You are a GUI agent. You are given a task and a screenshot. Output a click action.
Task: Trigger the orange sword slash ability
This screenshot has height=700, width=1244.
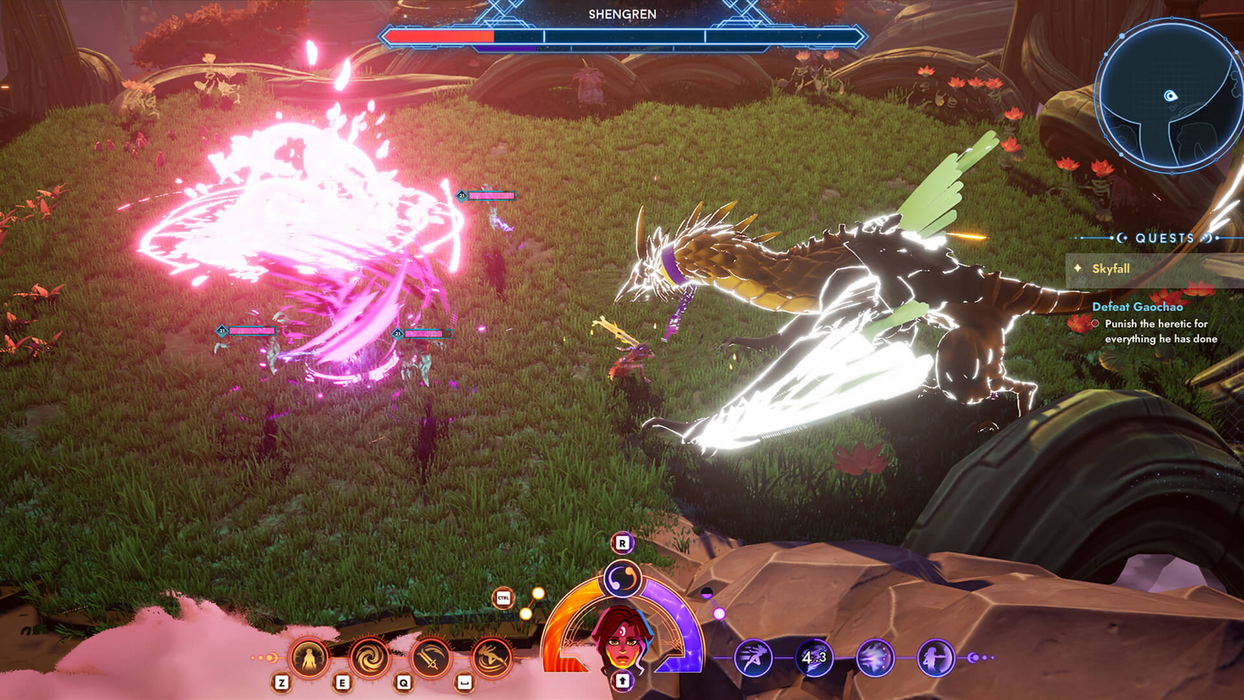[x=430, y=658]
